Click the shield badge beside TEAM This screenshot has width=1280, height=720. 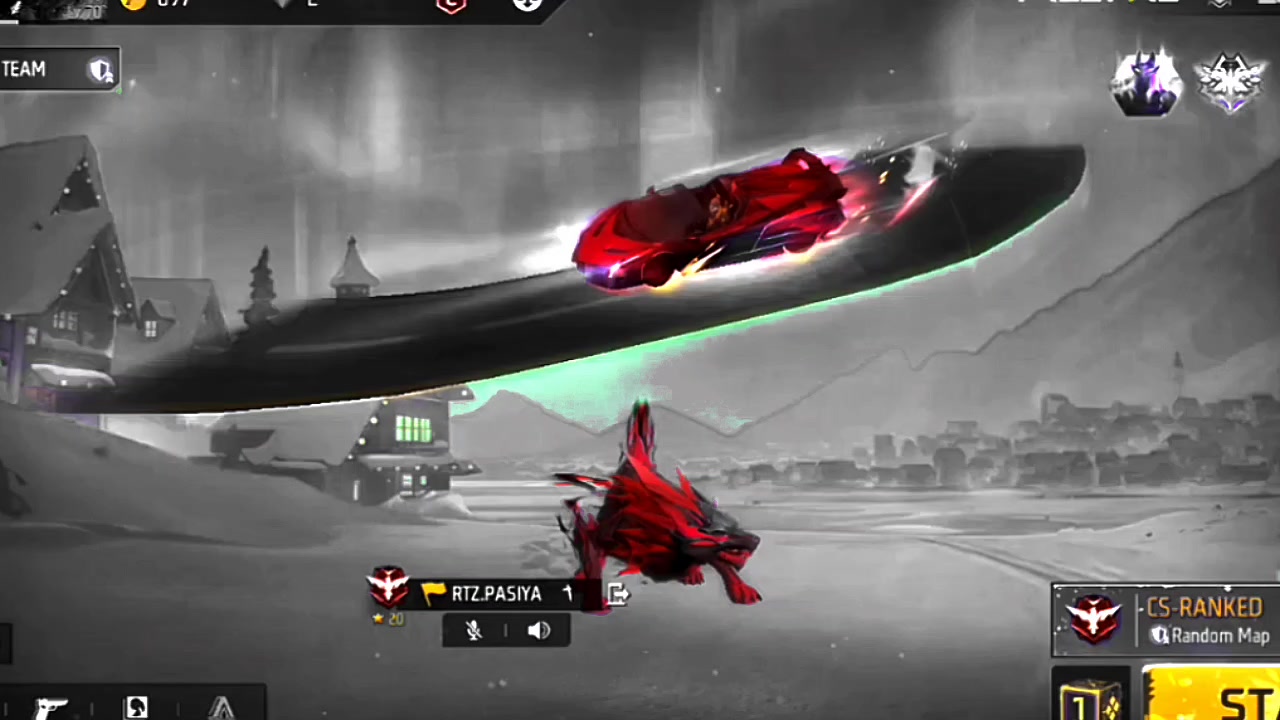point(101,70)
